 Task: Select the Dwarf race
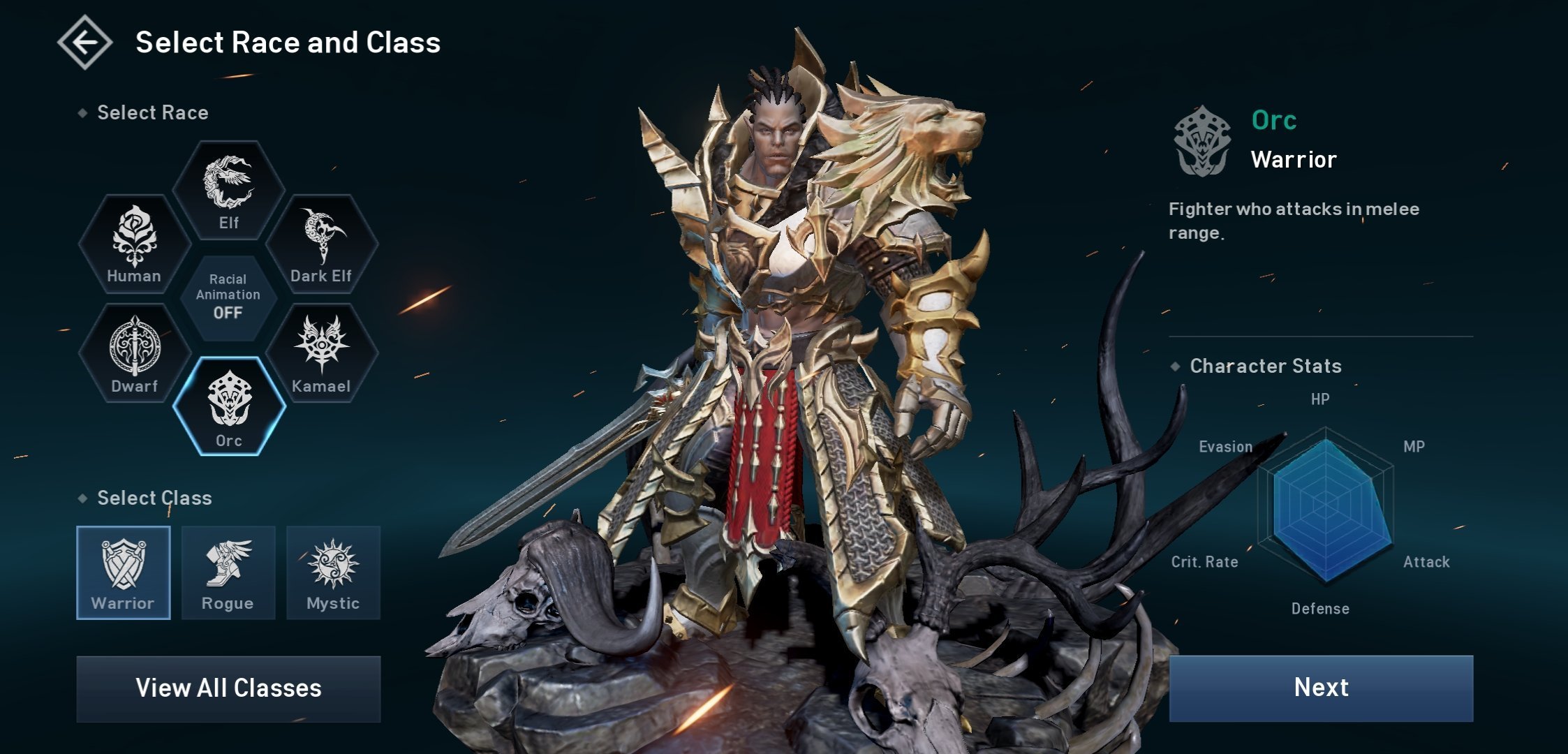(134, 353)
